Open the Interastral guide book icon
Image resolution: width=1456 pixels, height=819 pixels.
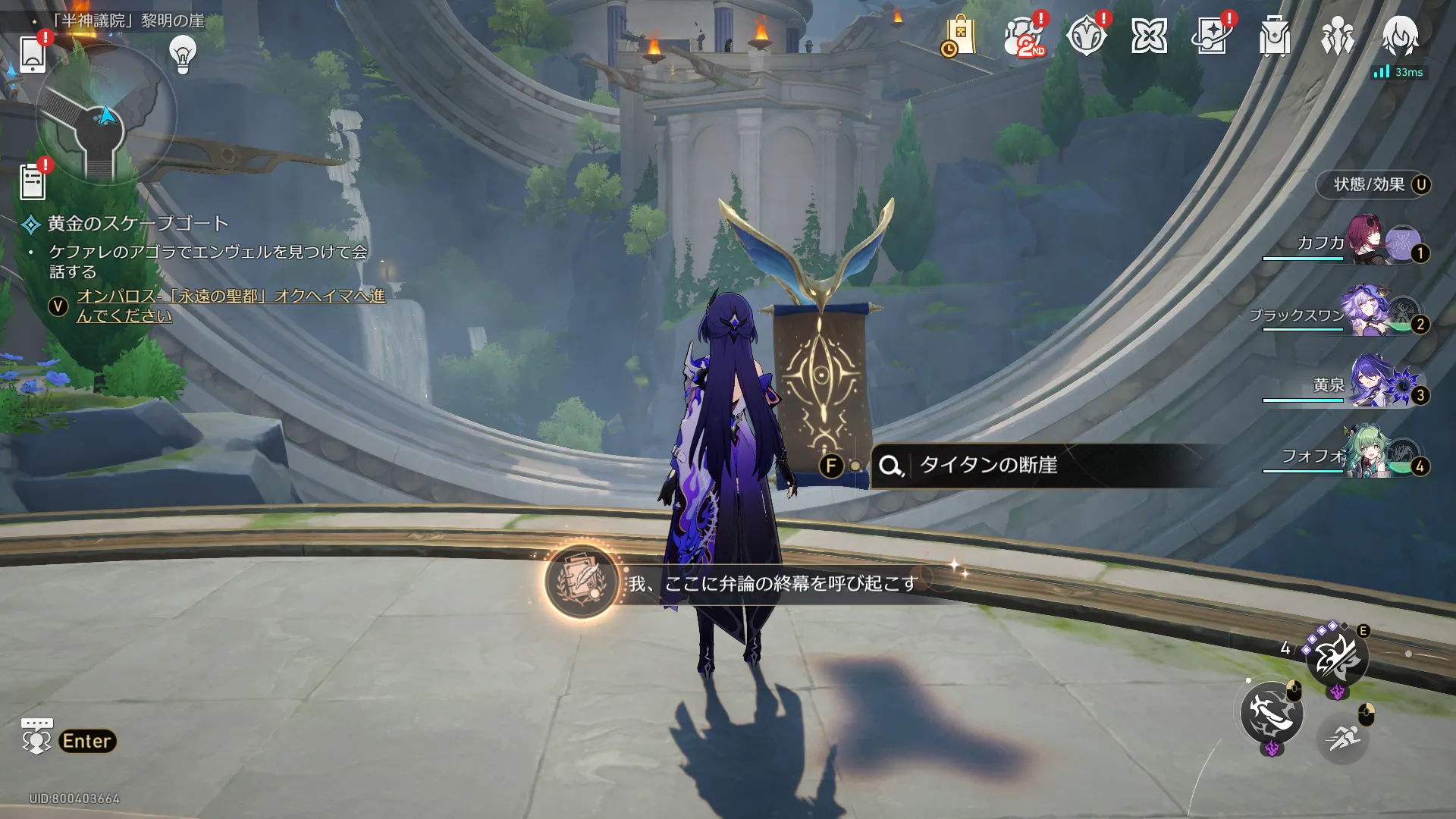(x=1212, y=36)
